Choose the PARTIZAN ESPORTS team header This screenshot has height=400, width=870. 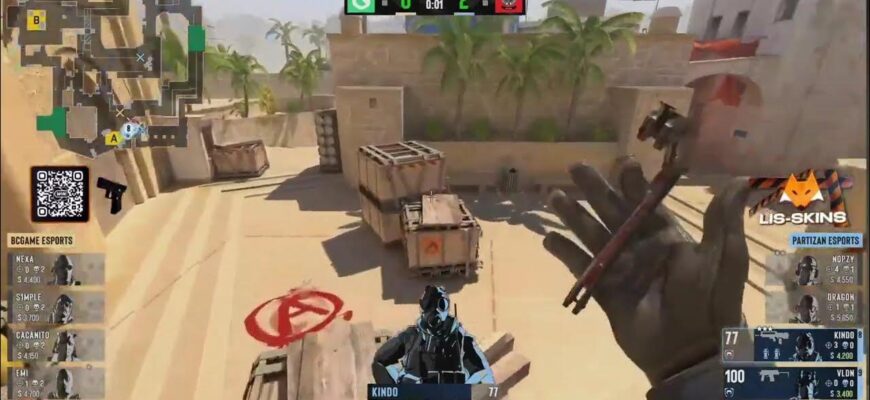point(825,241)
